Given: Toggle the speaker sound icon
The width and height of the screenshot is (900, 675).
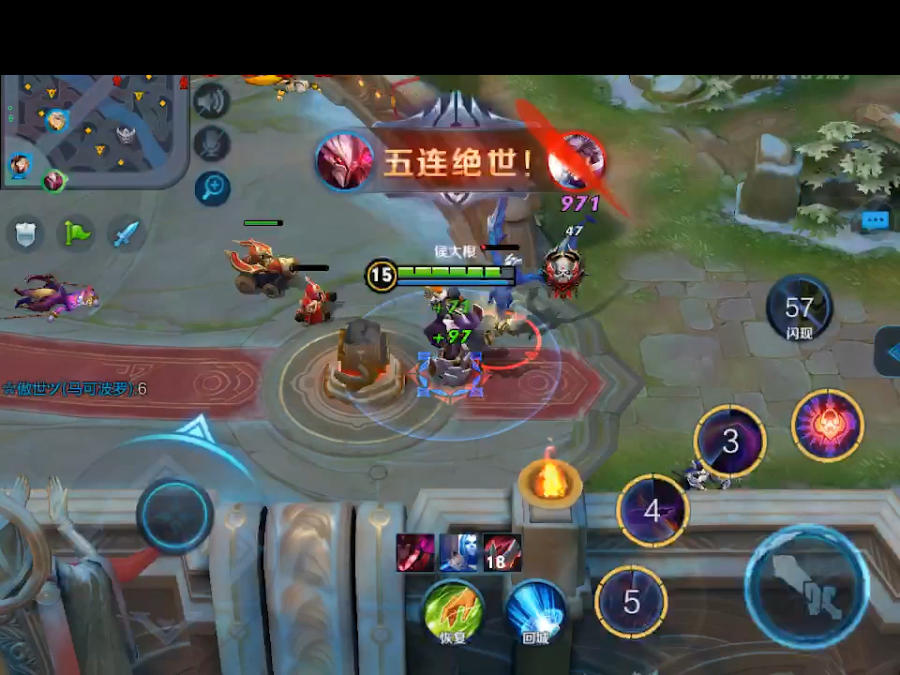Looking at the screenshot, I should coord(212,101).
